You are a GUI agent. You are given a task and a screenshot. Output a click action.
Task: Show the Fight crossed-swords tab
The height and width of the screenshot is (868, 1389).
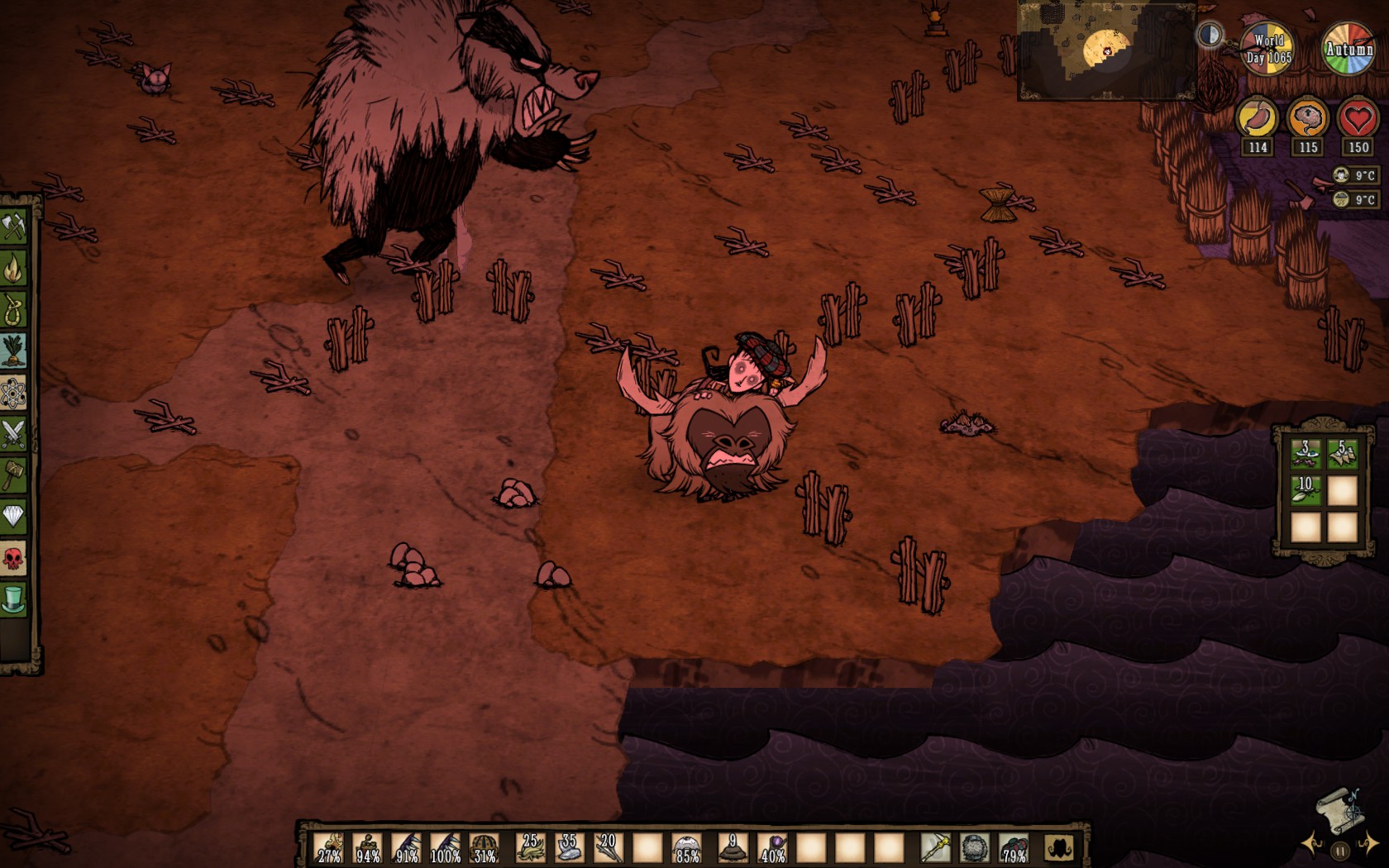14,433
